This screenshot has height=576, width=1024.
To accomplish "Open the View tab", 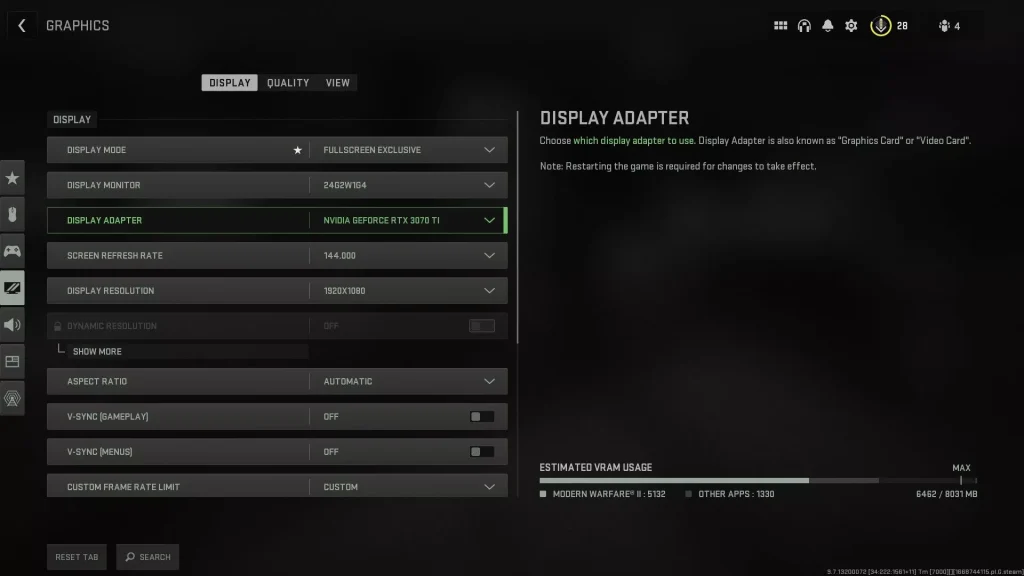I will pos(338,83).
